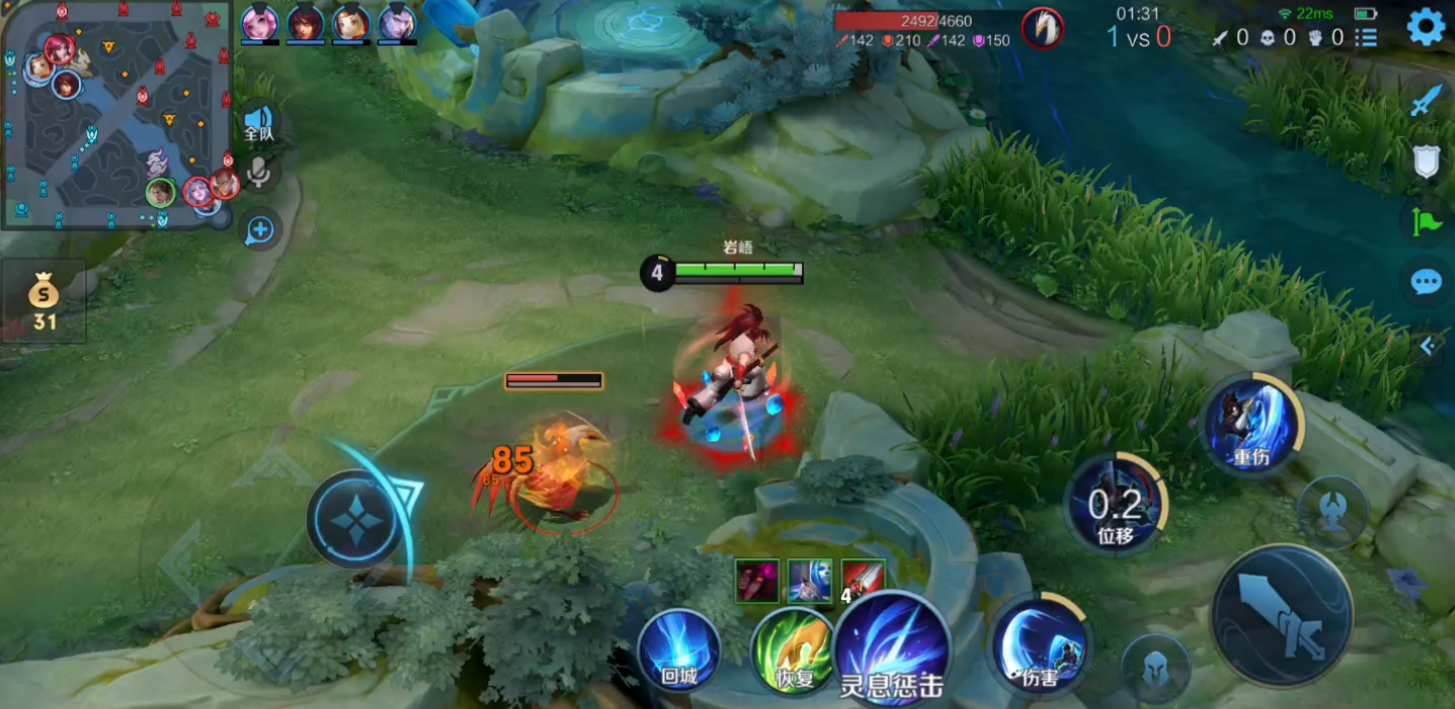Activate the 伤害 skill
The height and width of the screenshot is (709, 1455).
(x=1041, y=644)
